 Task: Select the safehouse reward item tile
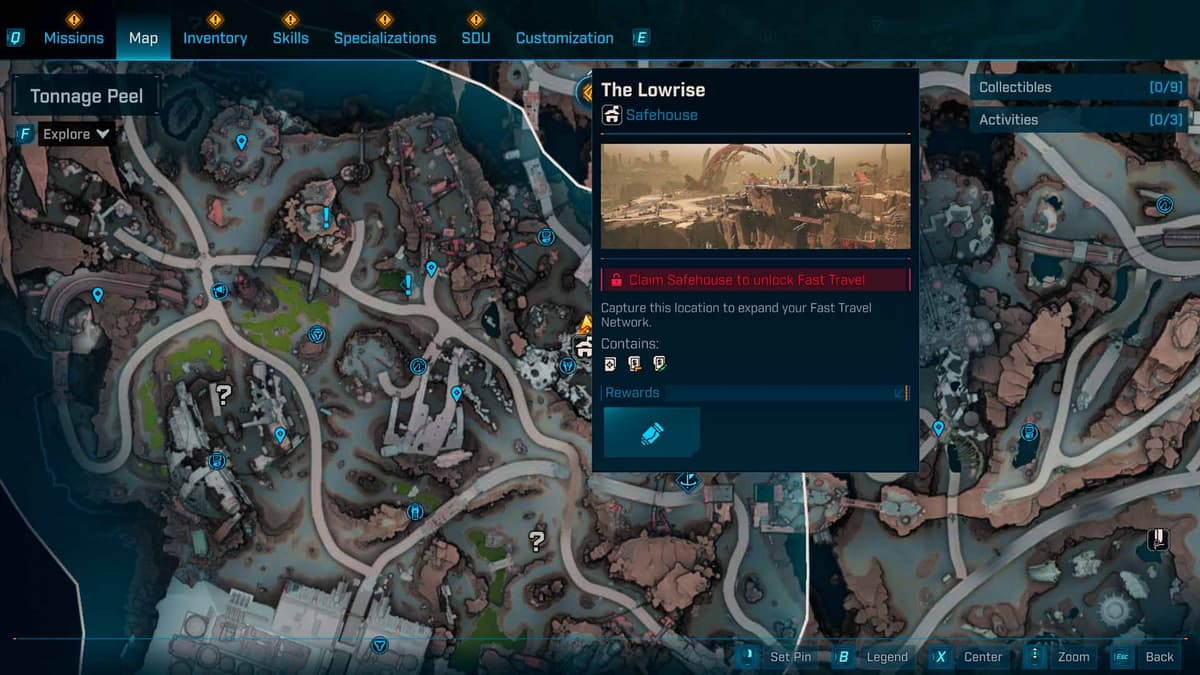point(651,433)
